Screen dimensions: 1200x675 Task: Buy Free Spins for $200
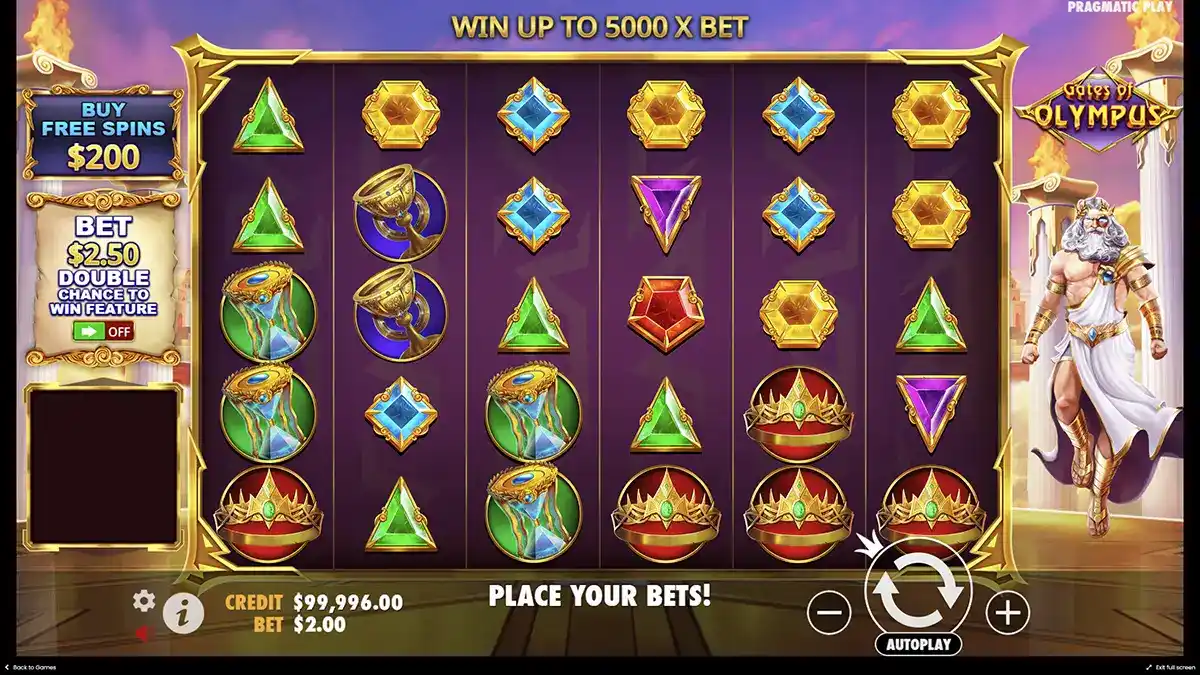click(103, 133)
